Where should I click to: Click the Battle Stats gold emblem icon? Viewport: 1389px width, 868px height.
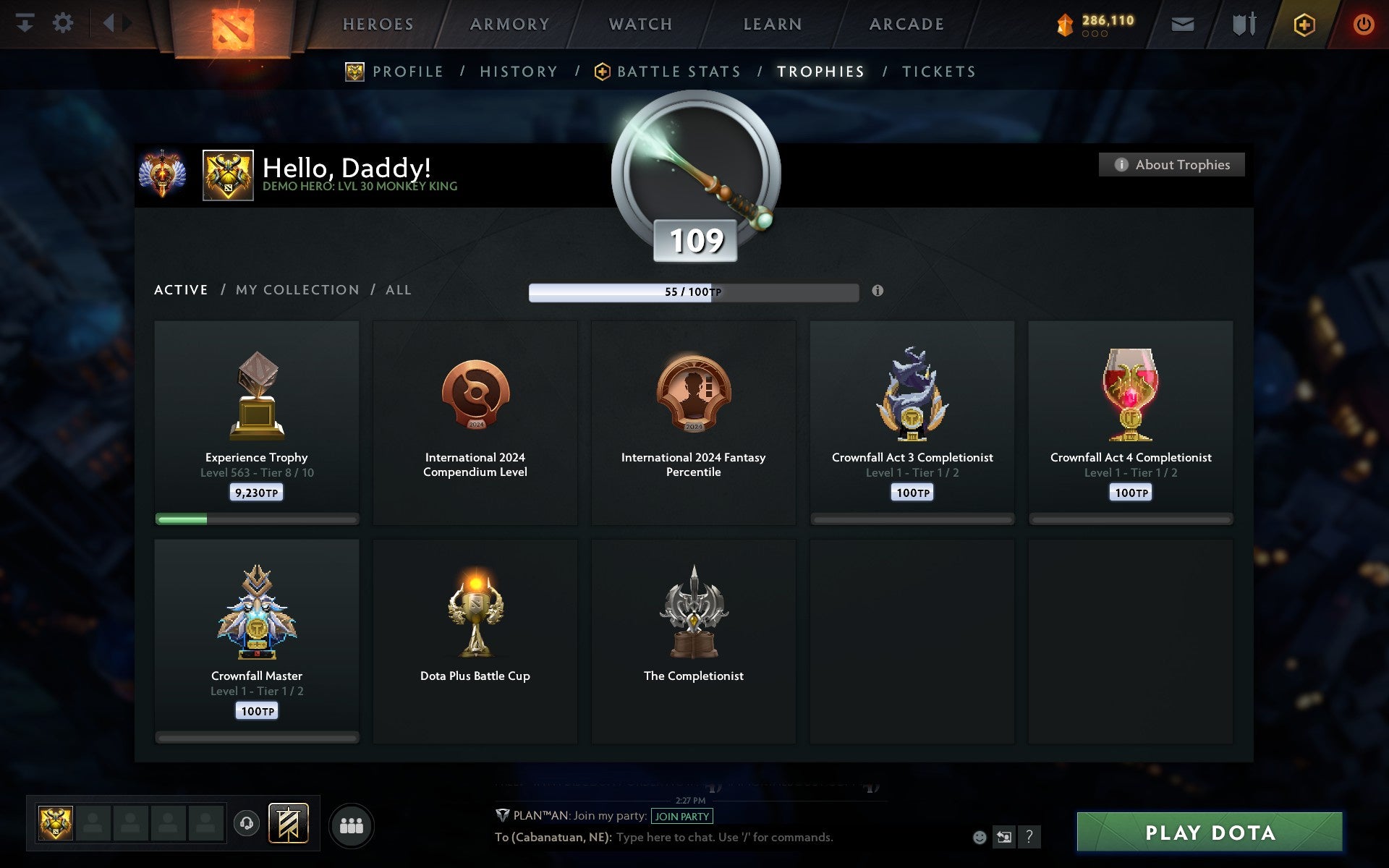[x=601, y=71]
